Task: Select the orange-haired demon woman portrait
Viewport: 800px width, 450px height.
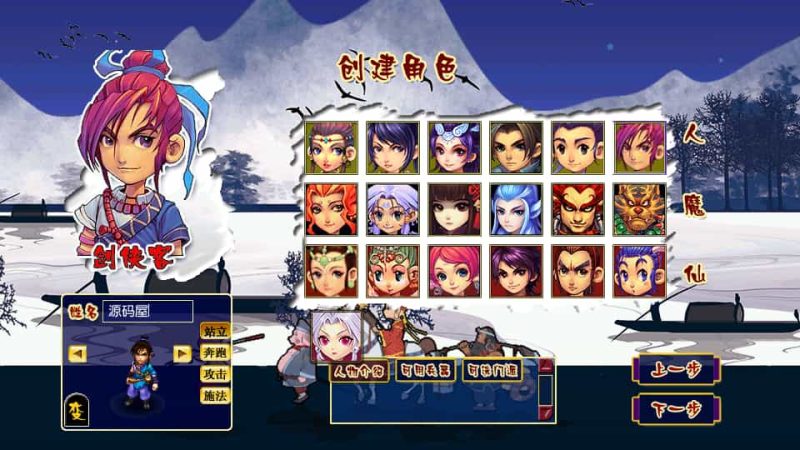Action: [331, 210]
